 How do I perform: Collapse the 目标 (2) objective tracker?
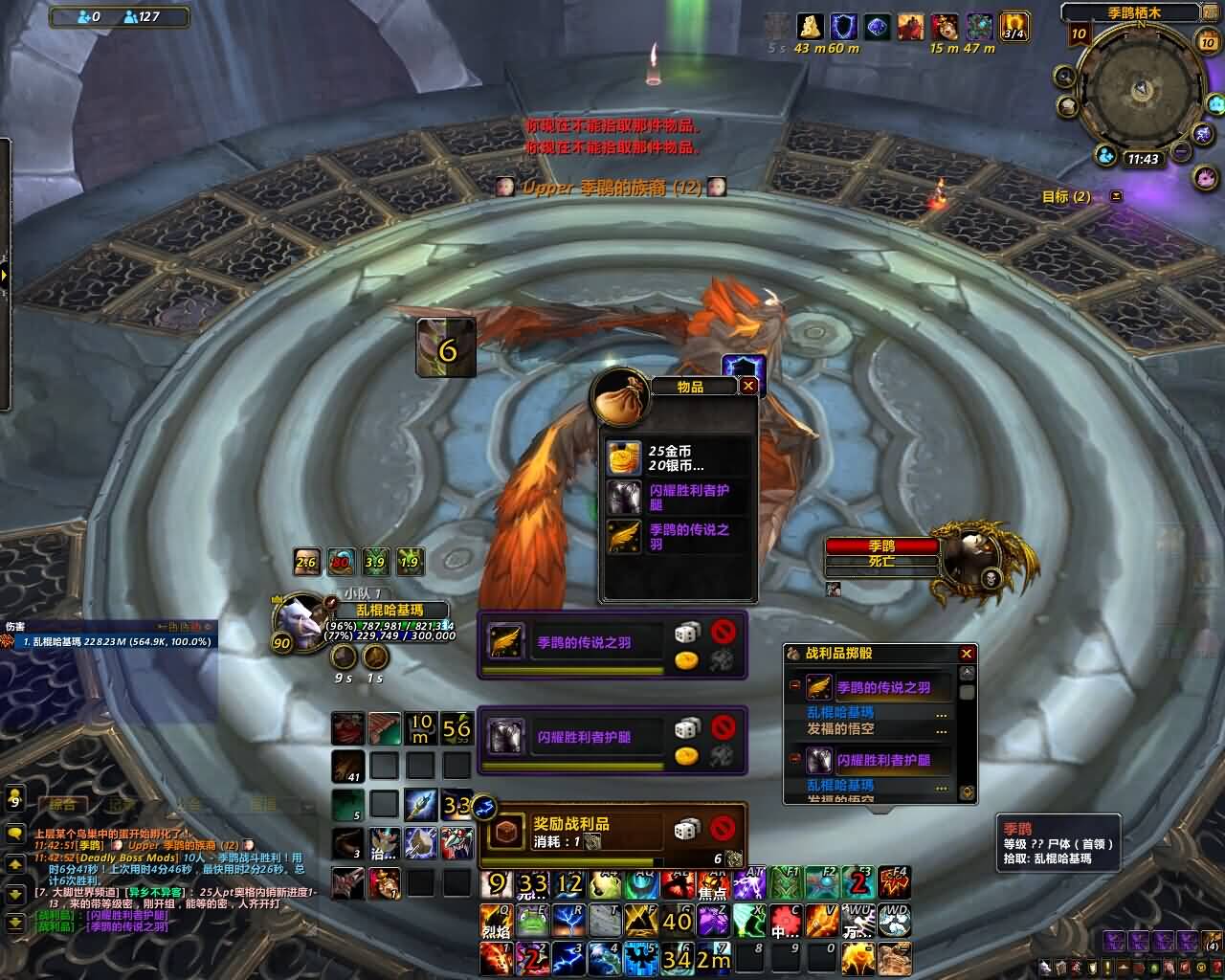click(1116, 196)
